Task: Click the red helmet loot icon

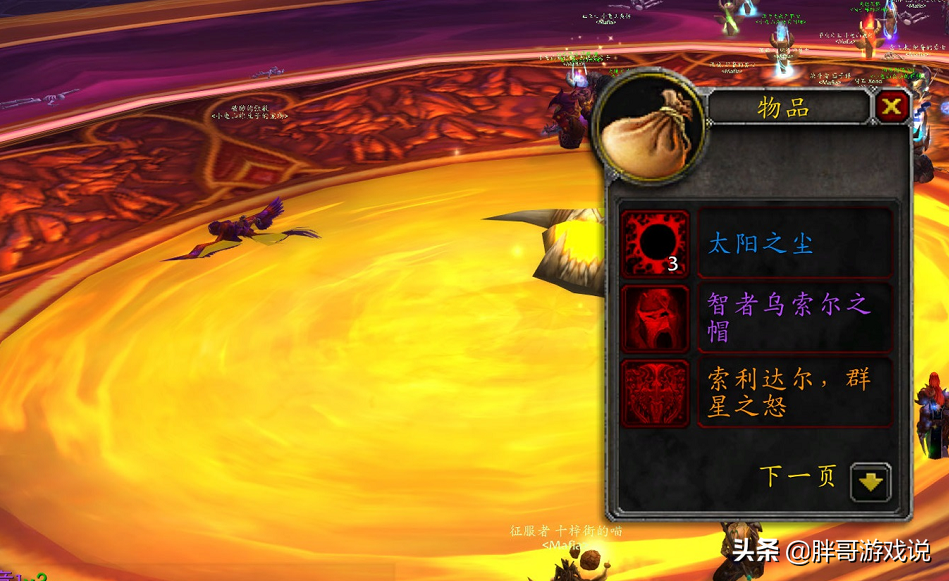Action: tap(656, 318)
